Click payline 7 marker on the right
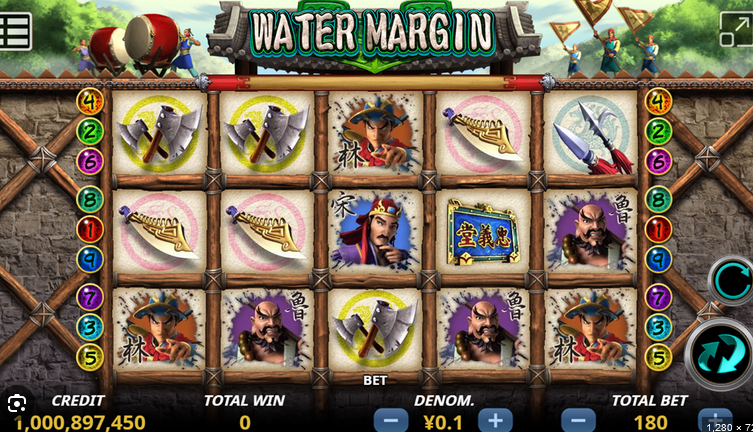Viewport: 753px width, 432px height. coord(658,296)
